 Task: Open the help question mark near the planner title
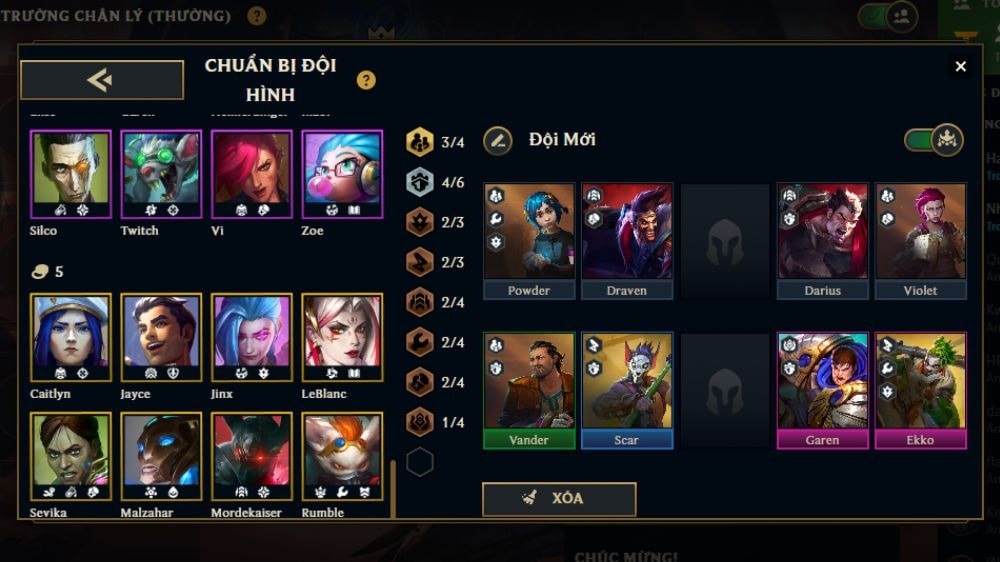pos(366,80)
